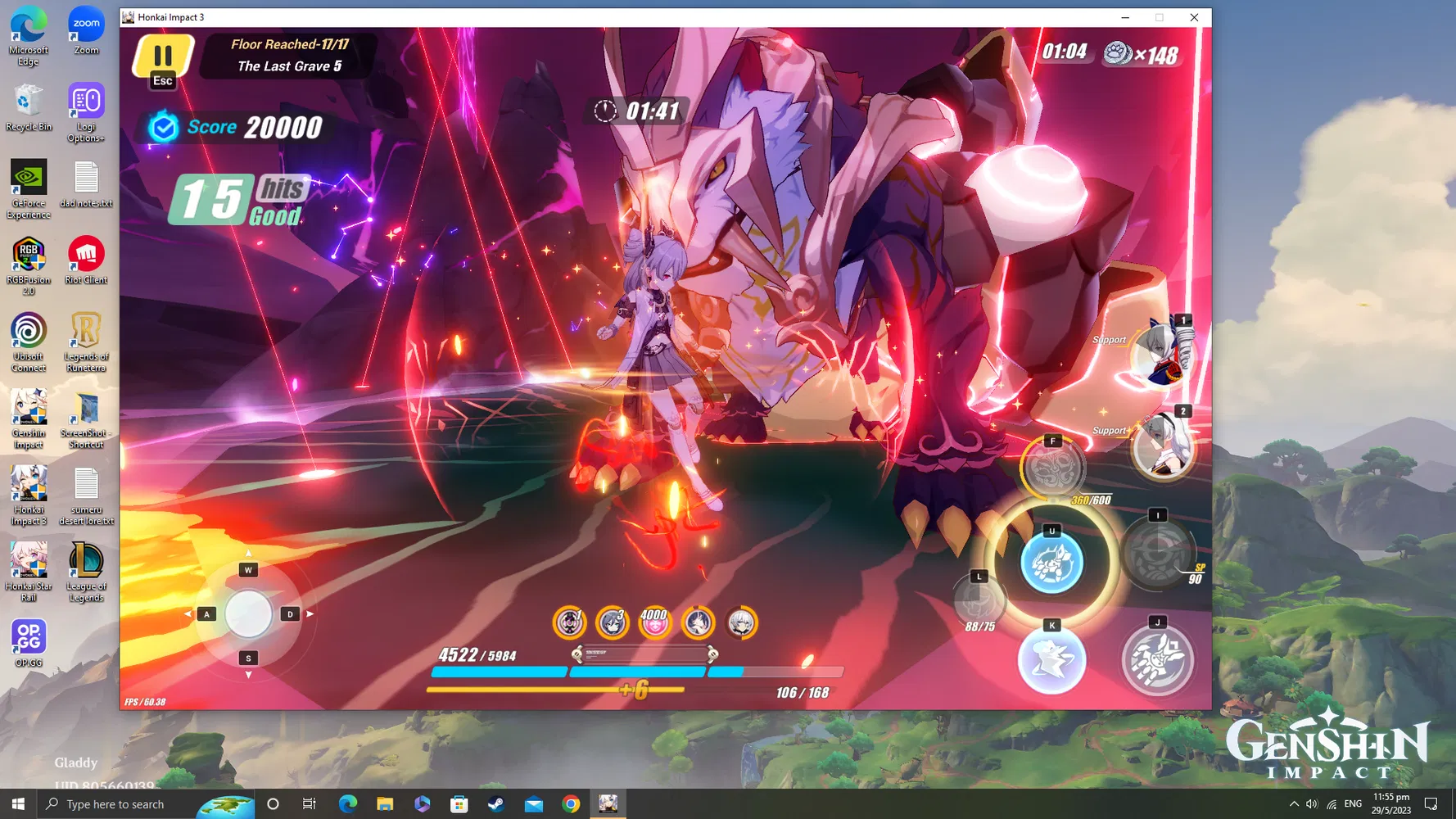1456x819 pixels.
Task: Click the blue Score shield badge
Action: pos(163,127)
